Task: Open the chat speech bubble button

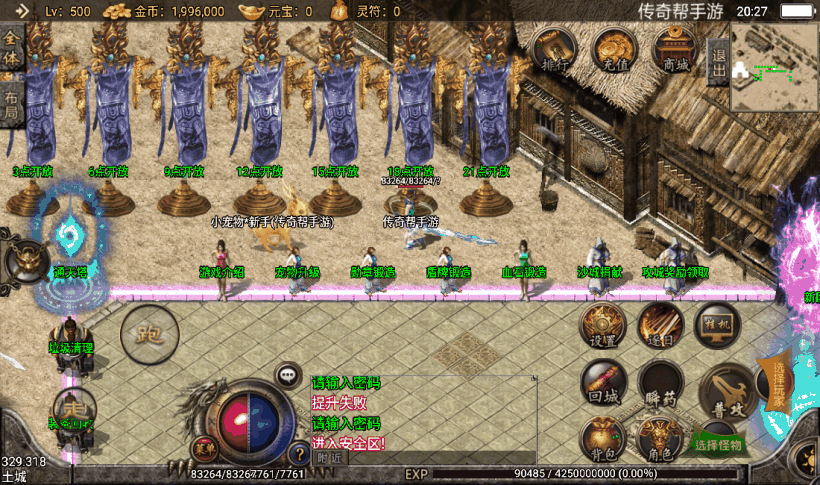Action: tap(289, 375)
